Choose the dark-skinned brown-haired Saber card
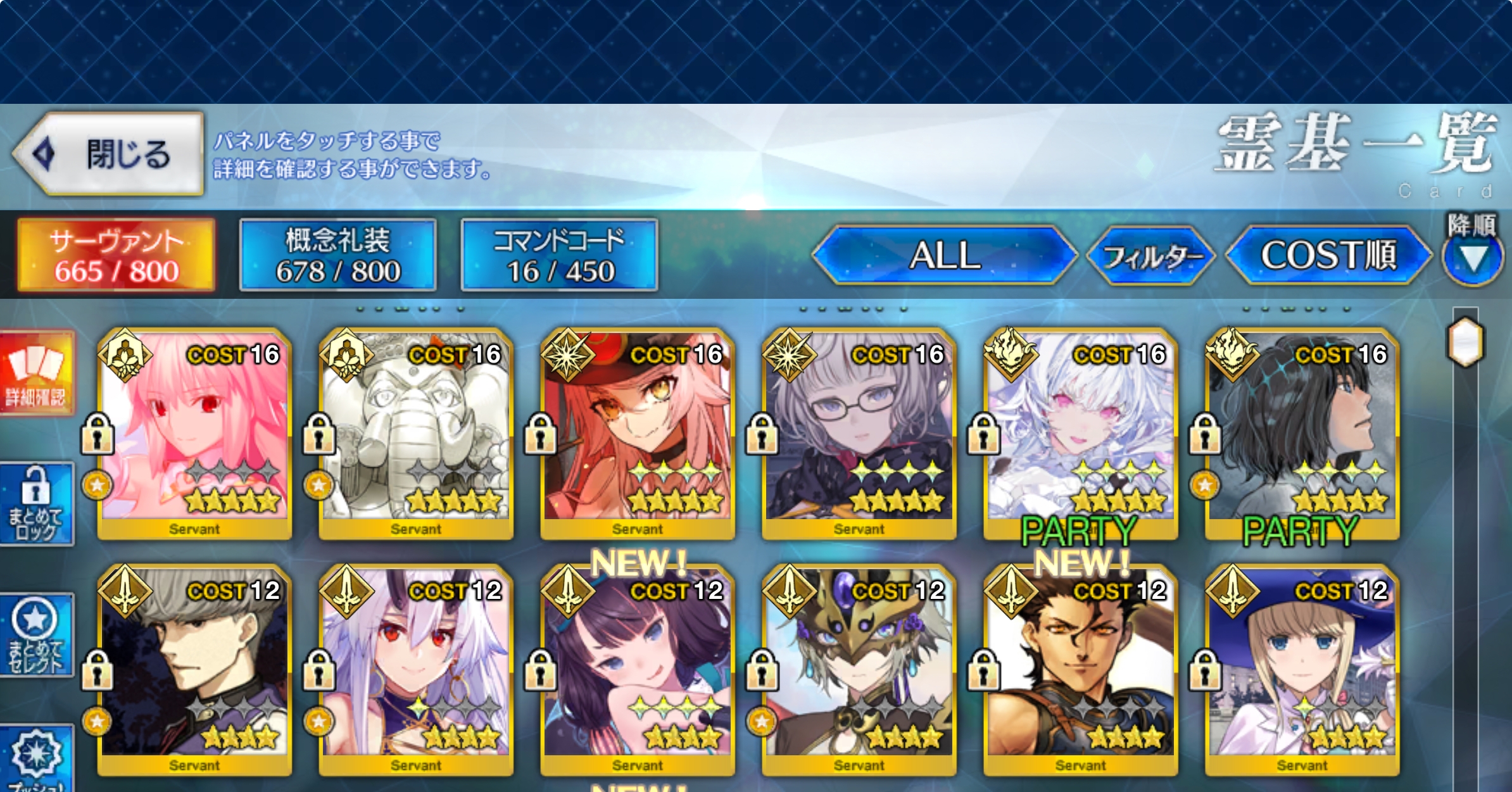 tap(1081, 670)
